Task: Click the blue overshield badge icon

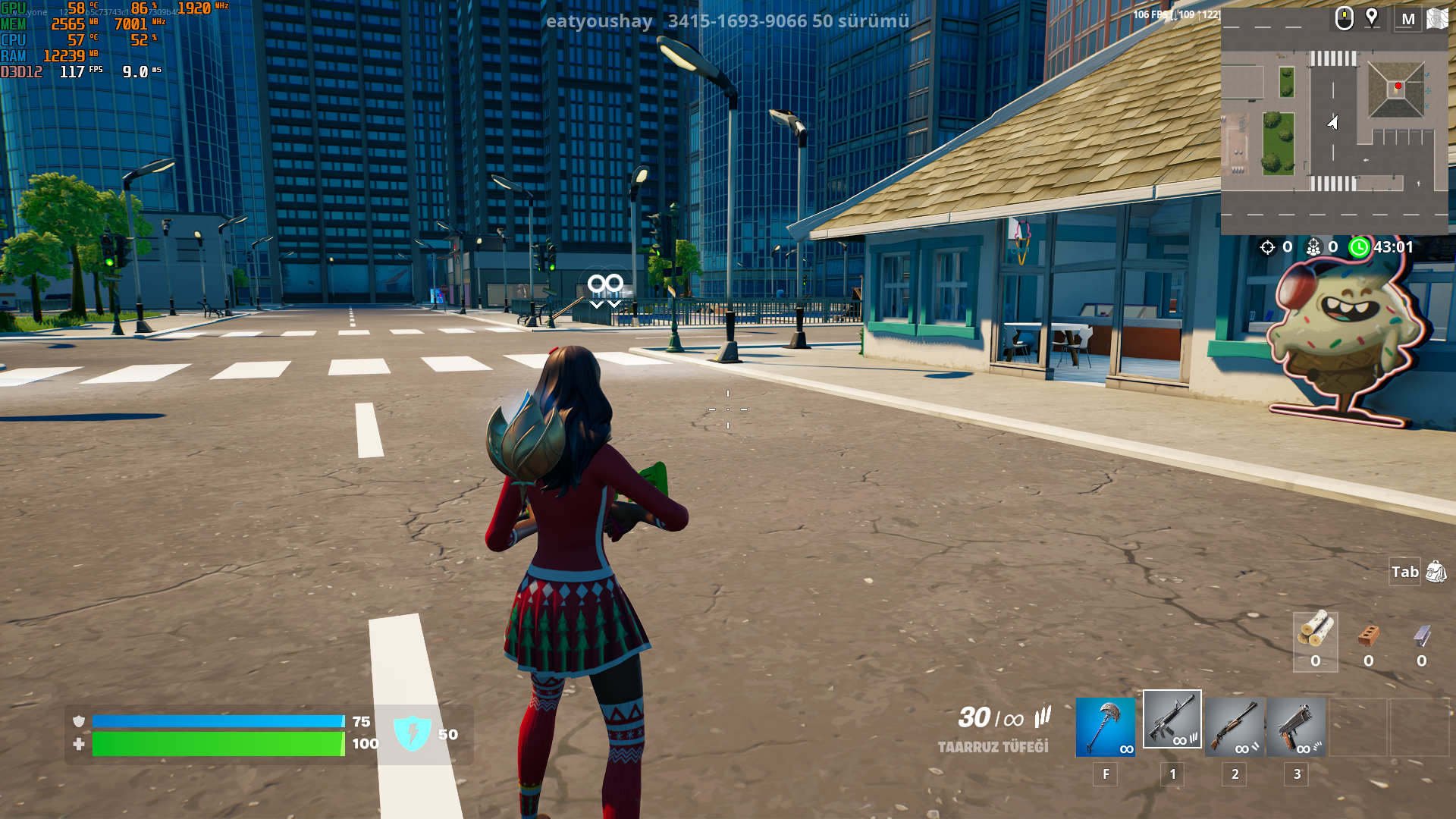Action: click(413, 733)
